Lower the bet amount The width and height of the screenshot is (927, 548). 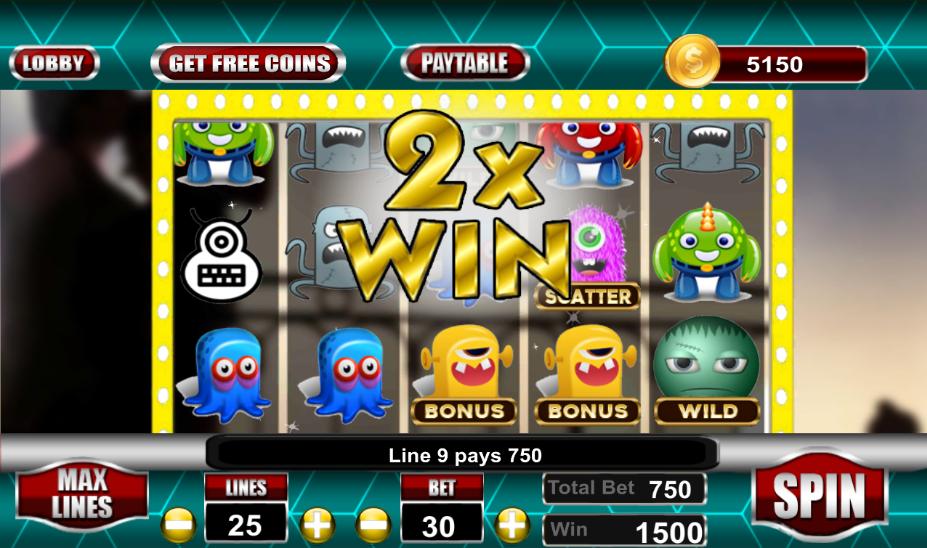373,523
